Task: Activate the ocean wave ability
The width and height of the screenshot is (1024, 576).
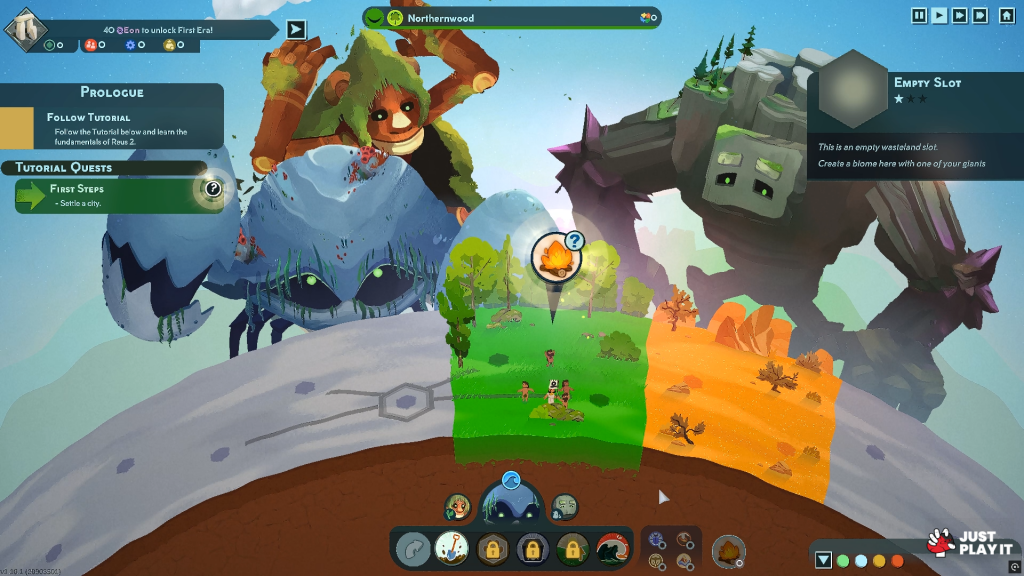Action: [612, 549]
